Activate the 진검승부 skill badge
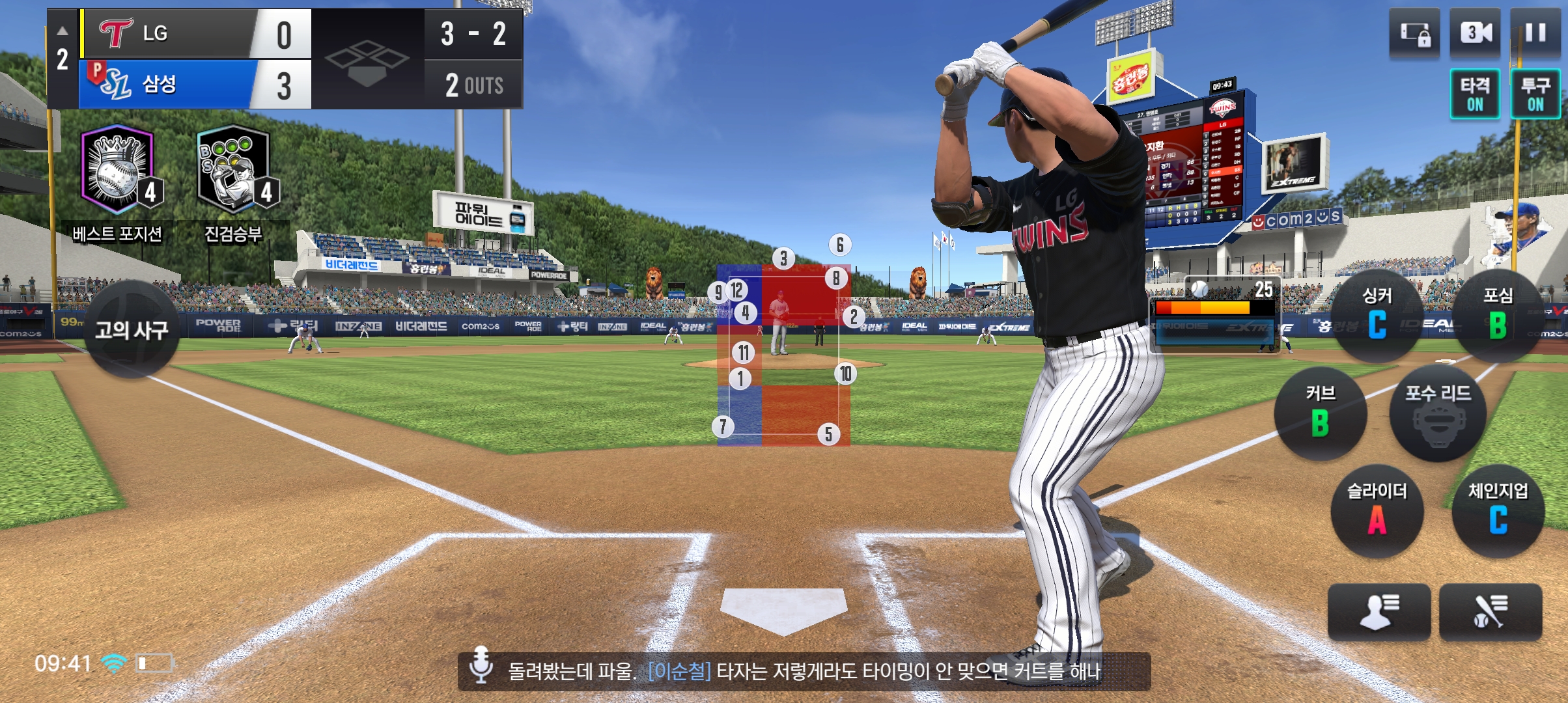This screenshot has height=703, width=1568. click(x=234, y=172)
